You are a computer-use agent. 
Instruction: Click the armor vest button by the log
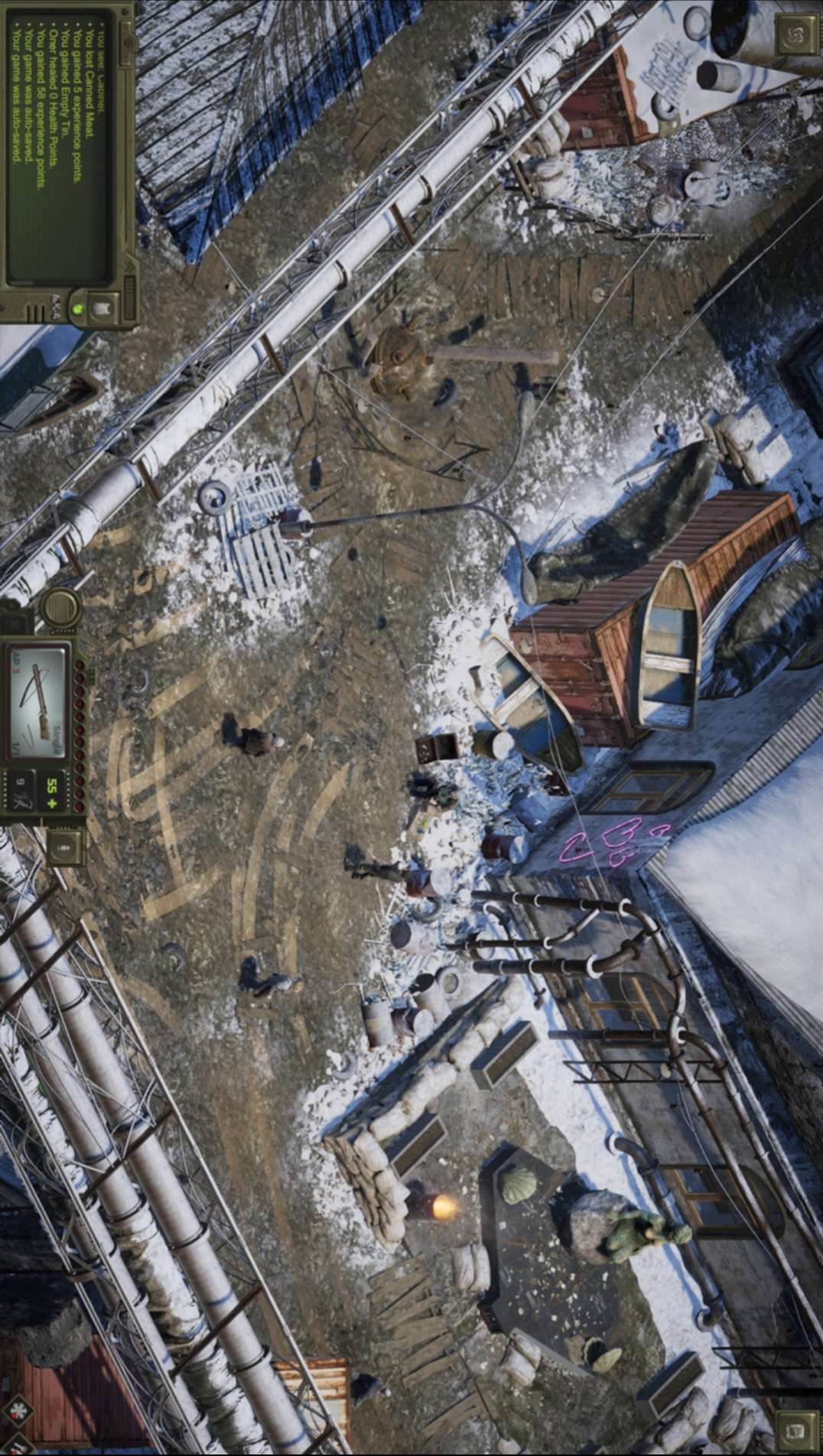pyautogui.click(x=100, y=307)
